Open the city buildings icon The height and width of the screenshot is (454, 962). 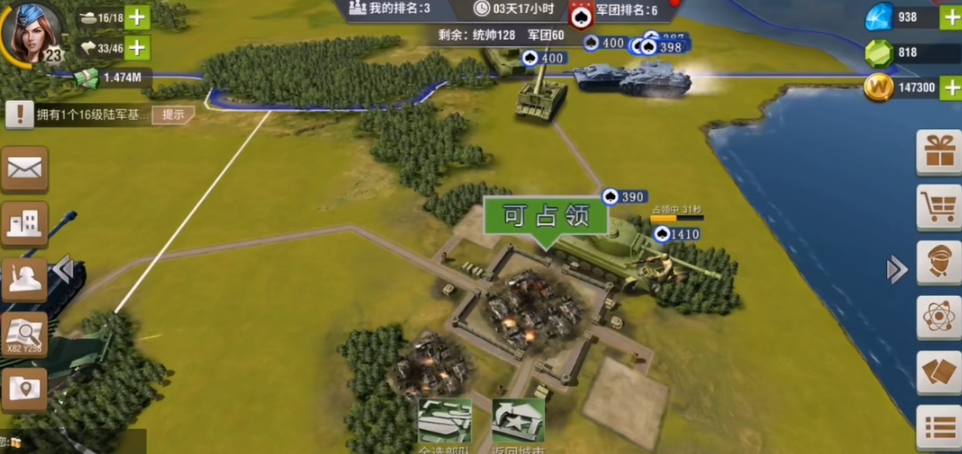[24, 223]
